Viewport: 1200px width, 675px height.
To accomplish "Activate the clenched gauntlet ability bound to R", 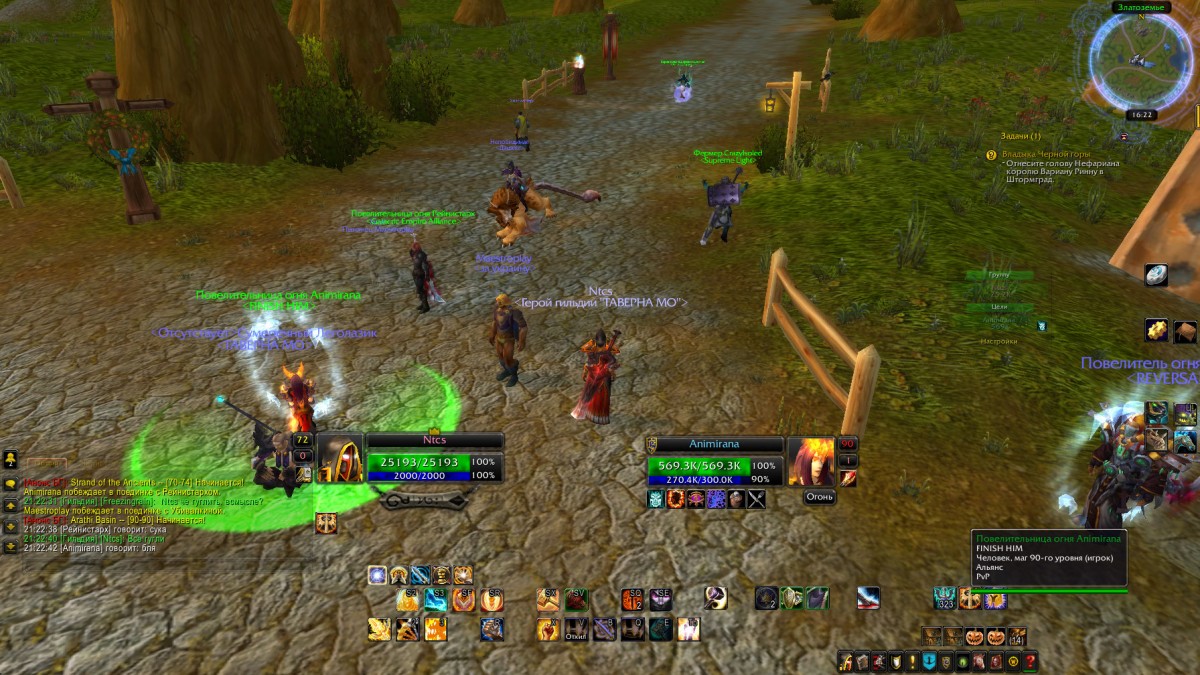I will [491, 629].
